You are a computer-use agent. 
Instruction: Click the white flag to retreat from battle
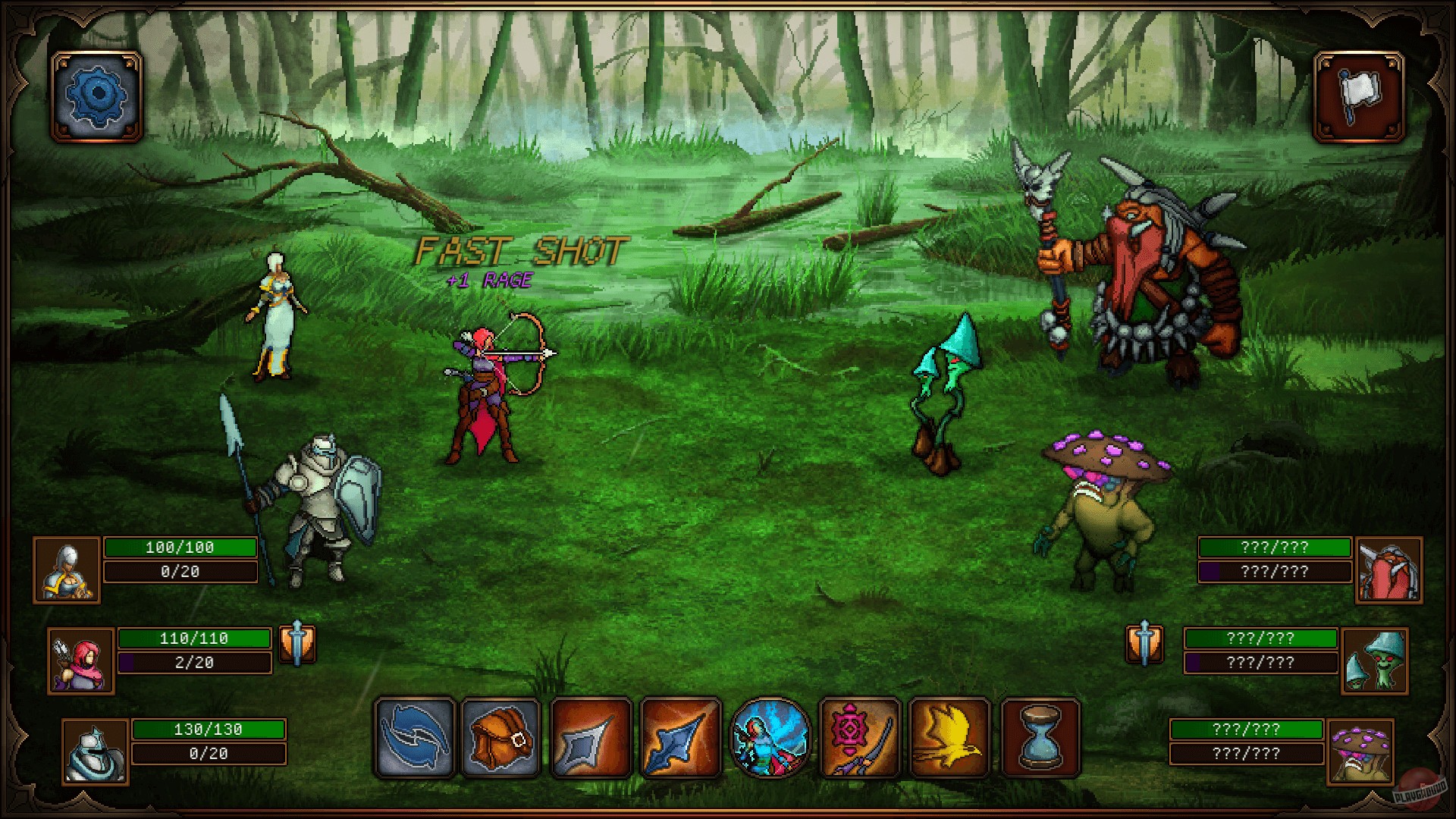coord(1360,97)
